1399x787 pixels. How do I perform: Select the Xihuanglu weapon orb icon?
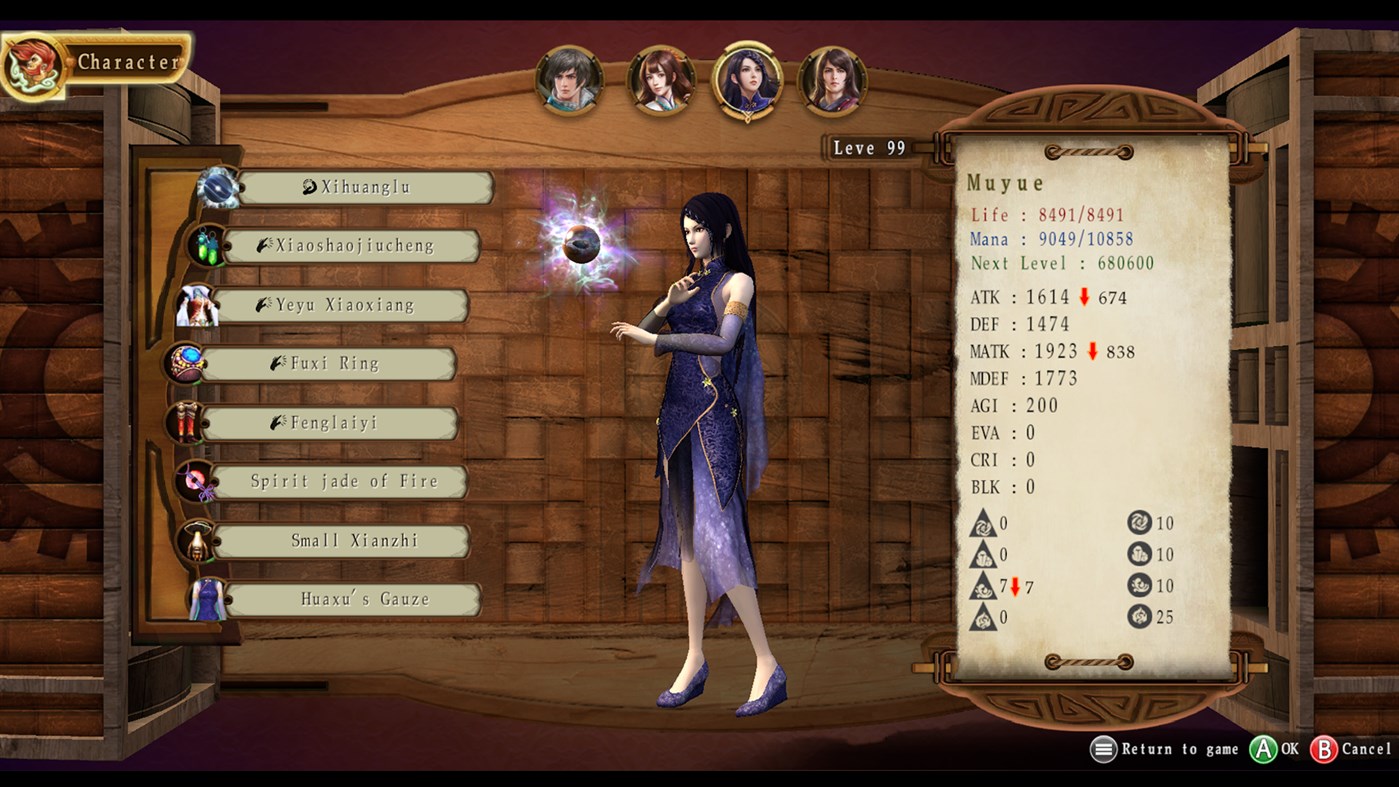point(220,185)
